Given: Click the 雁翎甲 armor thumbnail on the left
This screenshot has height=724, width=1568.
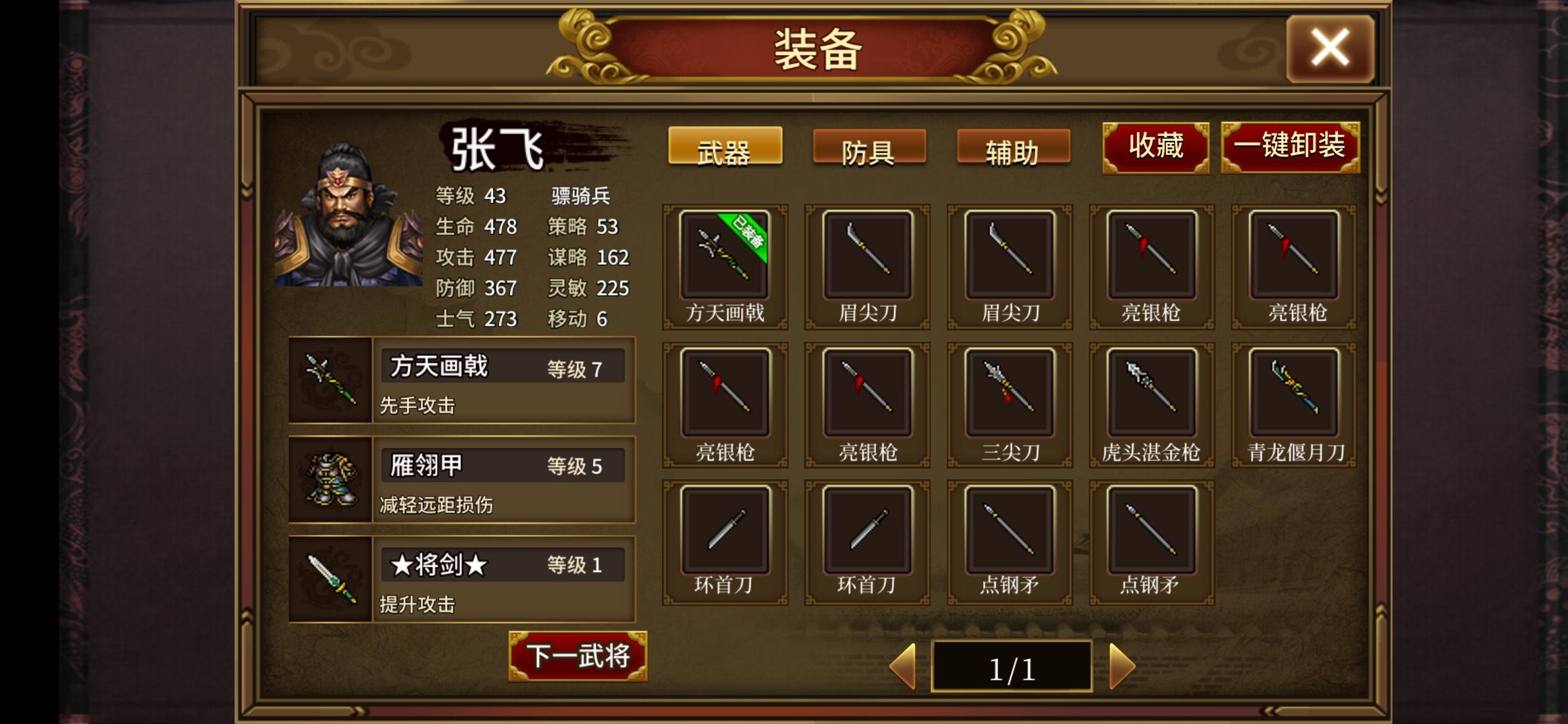Looking at the screenshot, I should 331,479.
